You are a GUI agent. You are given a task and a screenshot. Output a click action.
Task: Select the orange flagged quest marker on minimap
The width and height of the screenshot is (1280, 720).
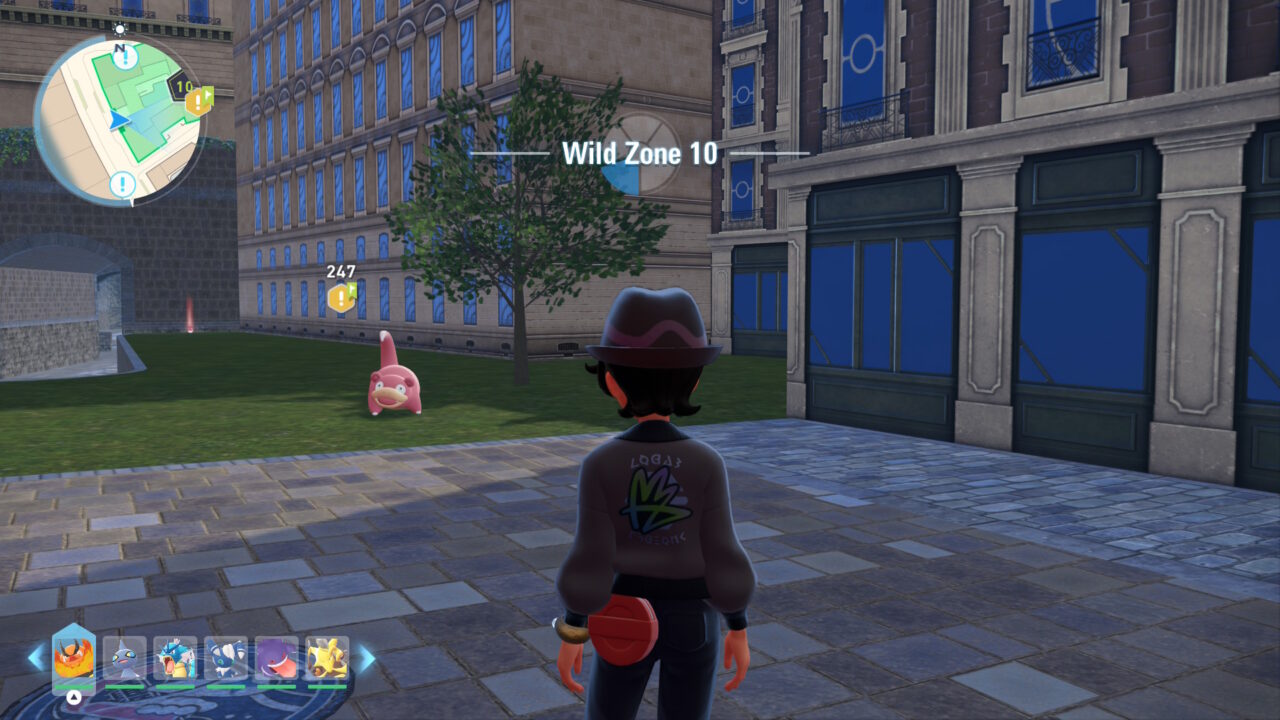[x=198, y=101]
